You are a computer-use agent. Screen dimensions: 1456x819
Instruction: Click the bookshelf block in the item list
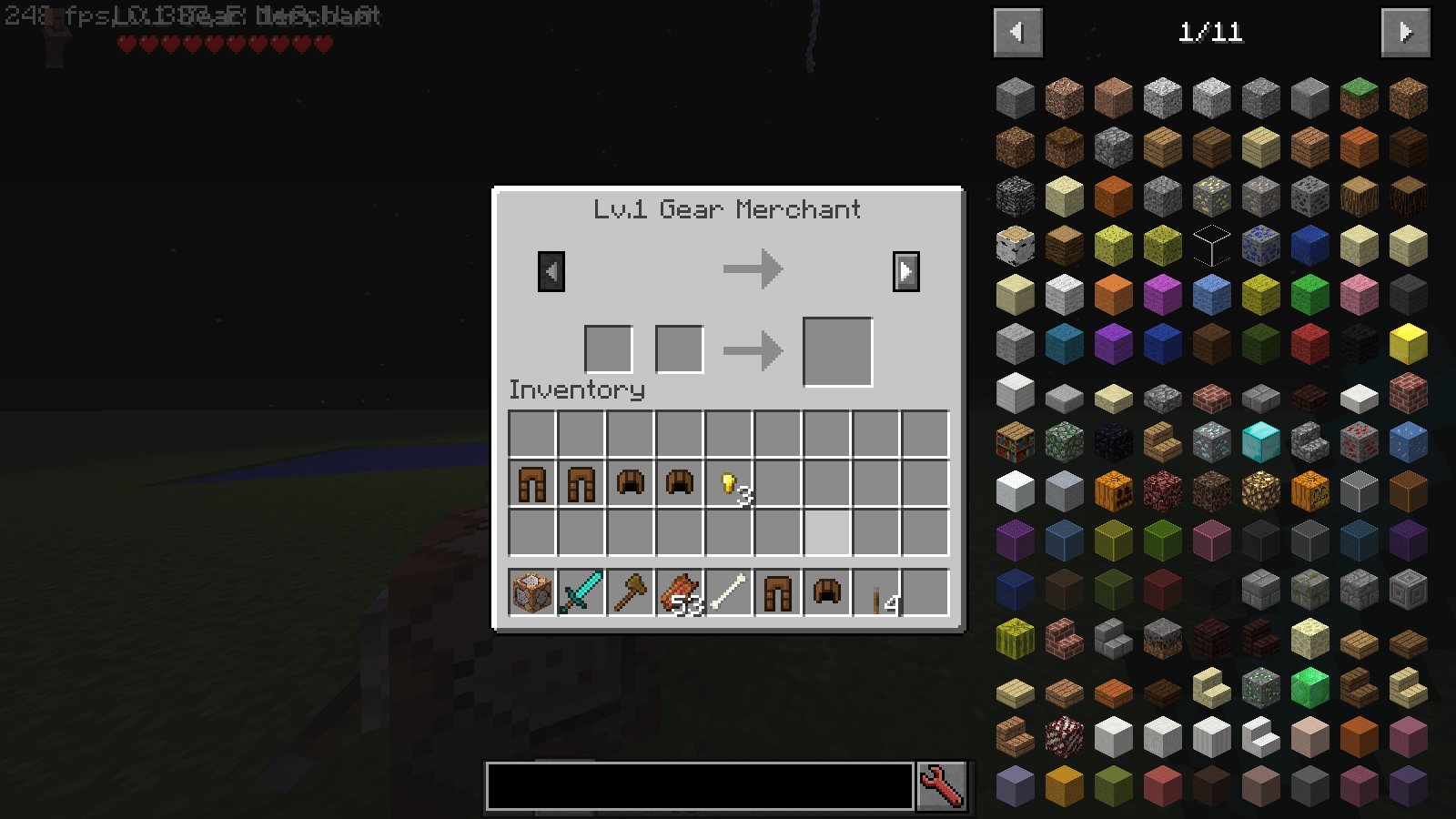(x=1015, y=441)
